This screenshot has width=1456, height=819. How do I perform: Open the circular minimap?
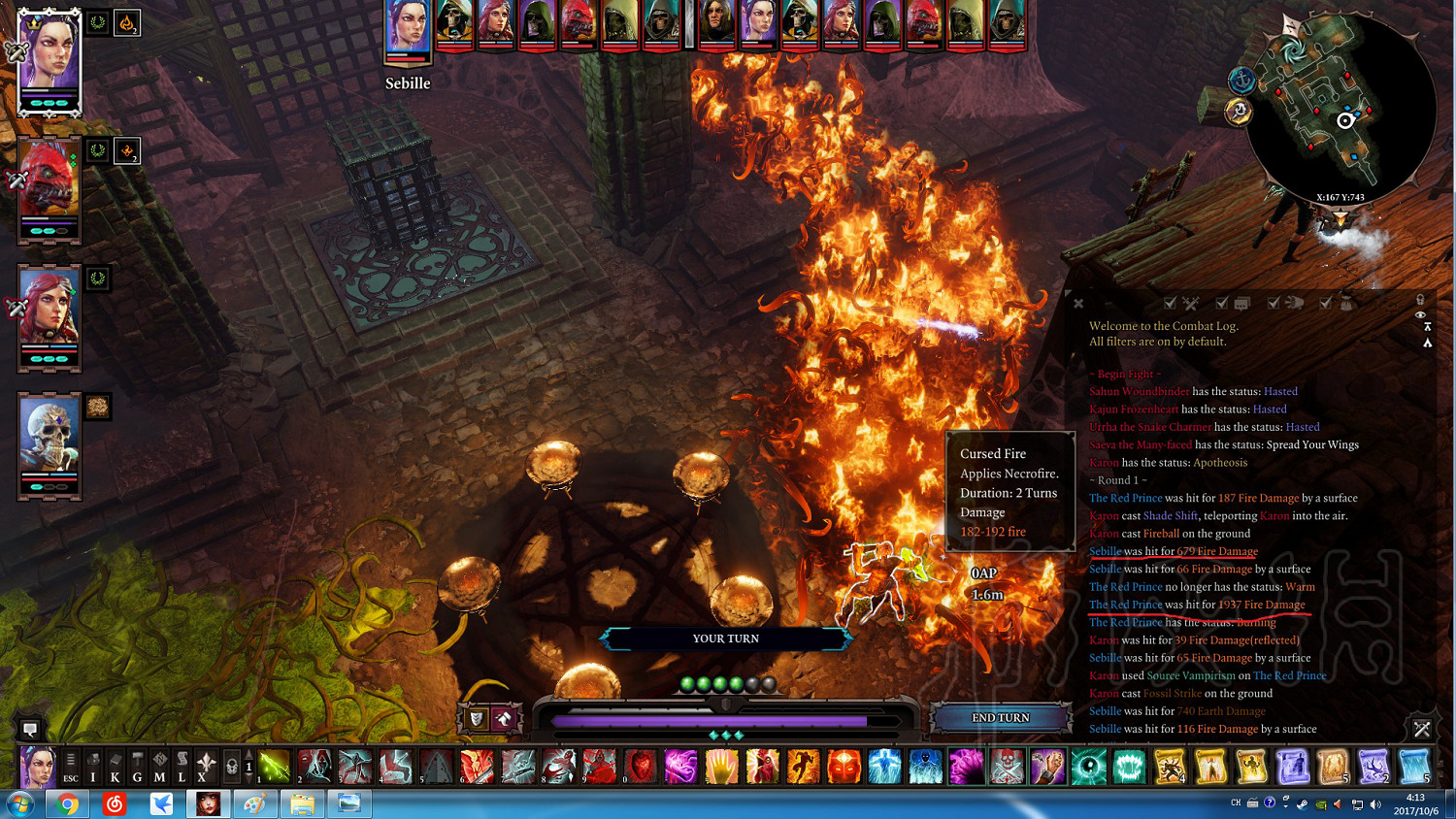(1339, 107)
